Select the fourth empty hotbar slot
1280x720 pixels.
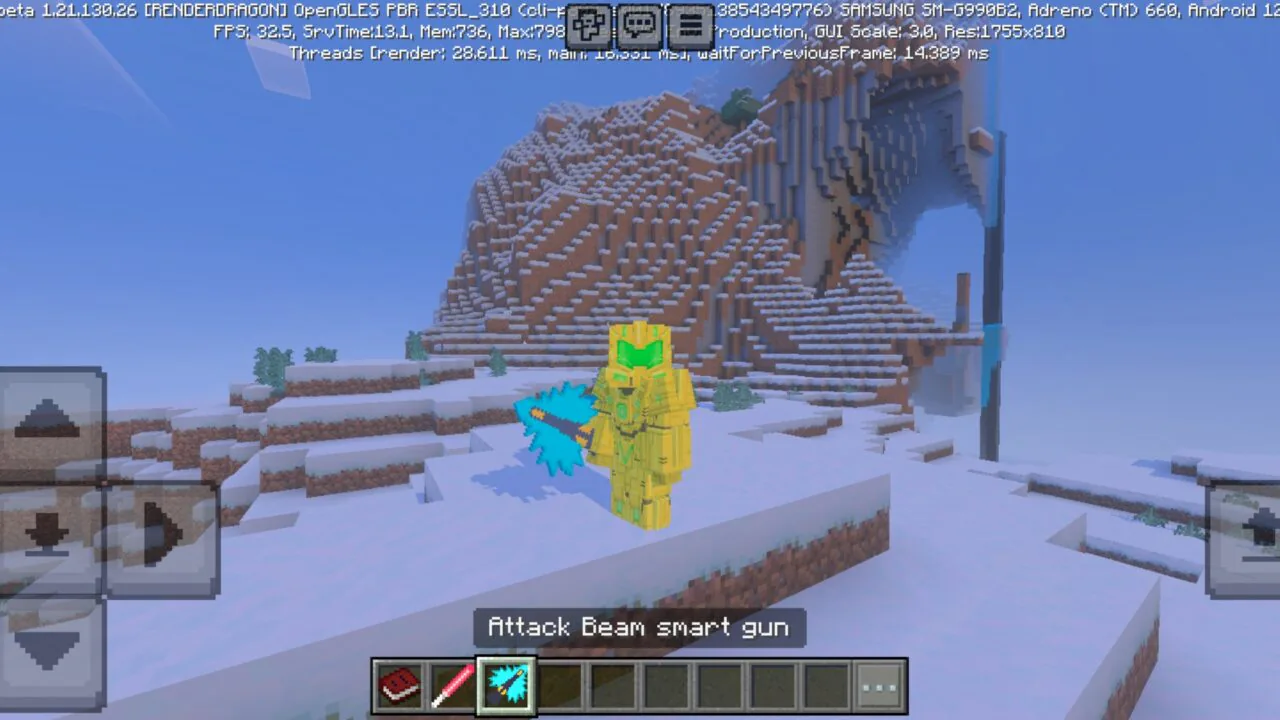pos(560,684)
